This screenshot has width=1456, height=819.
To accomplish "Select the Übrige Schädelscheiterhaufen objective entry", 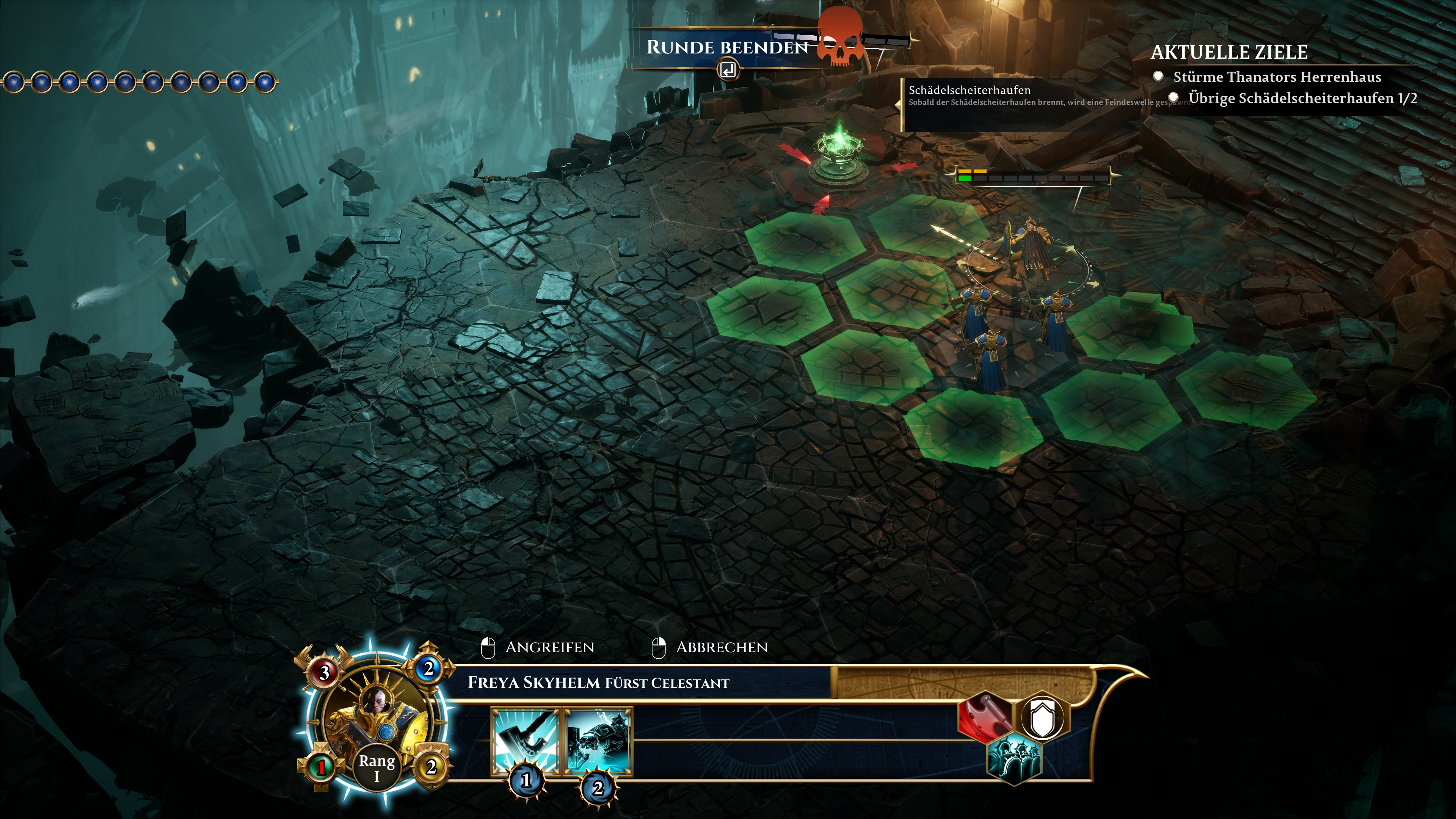I will 1302,98.
